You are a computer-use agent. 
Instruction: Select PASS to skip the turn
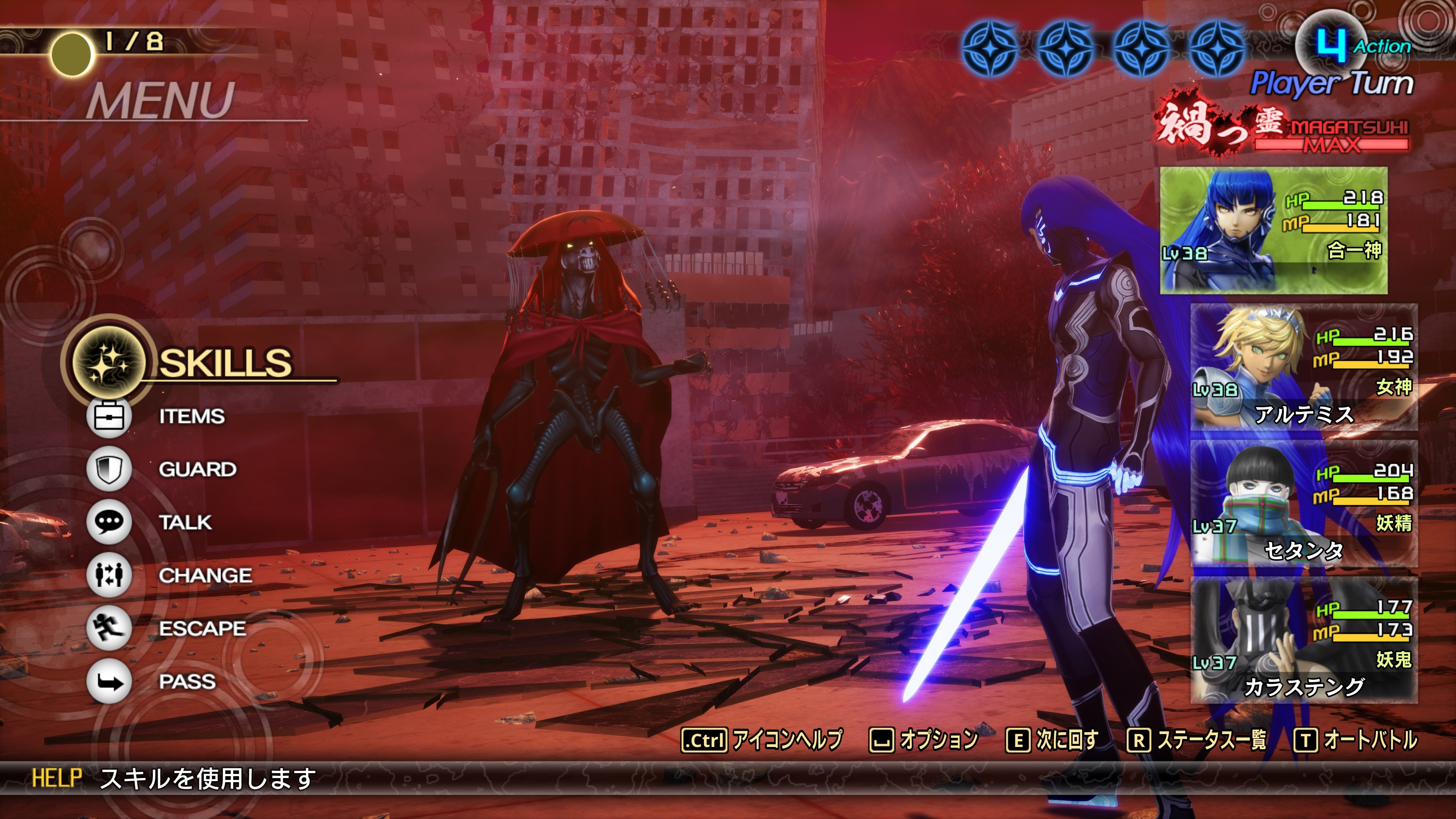pos(187,682)
